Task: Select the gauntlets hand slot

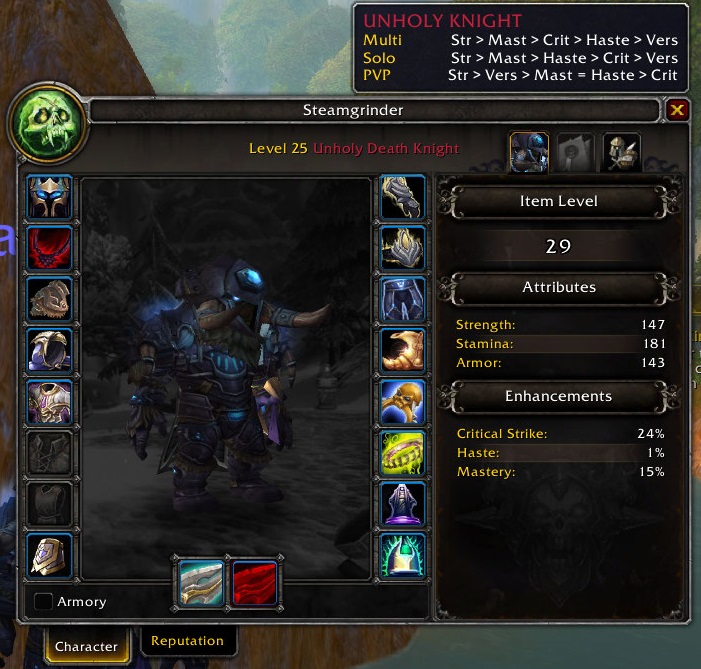Action: click(403, 197)
